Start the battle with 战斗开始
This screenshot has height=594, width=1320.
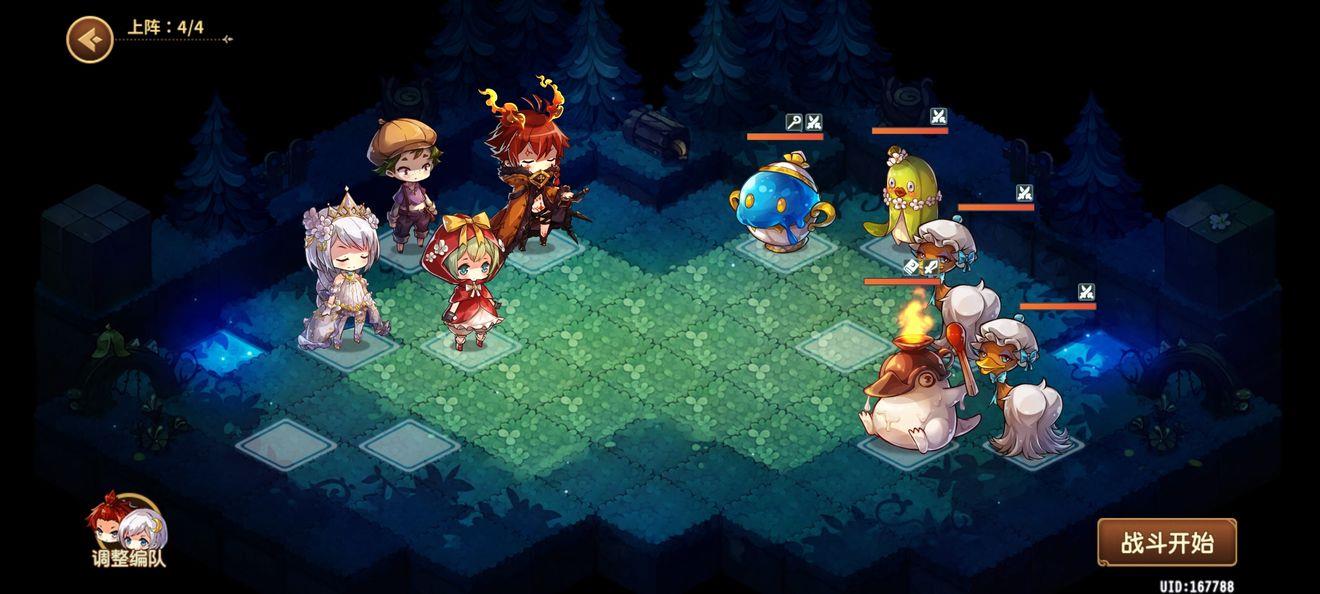pos(1166,543)
